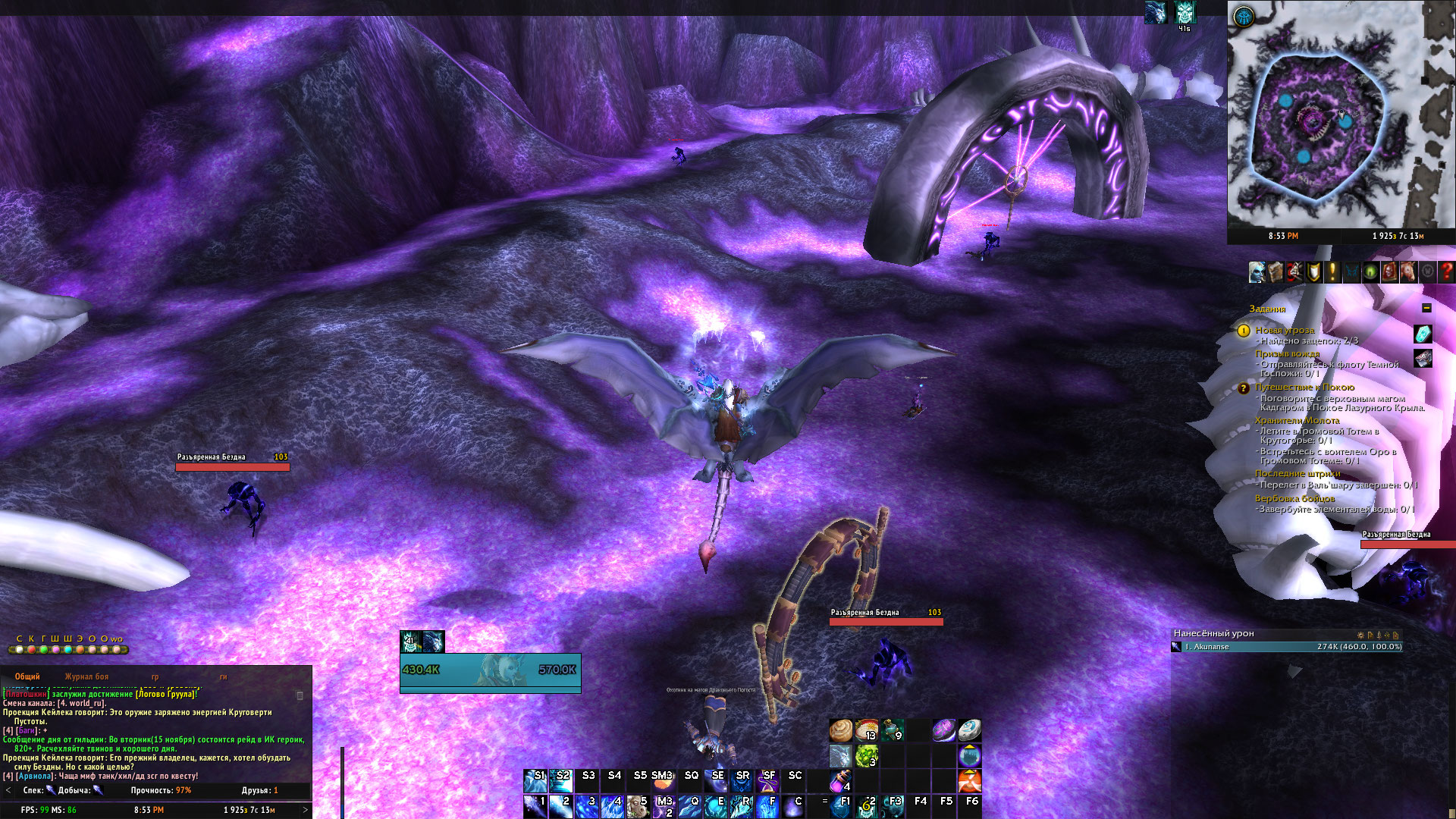Eat the cinnamon roll food item
The image size is (1456, 819).
tap(840, 730)
